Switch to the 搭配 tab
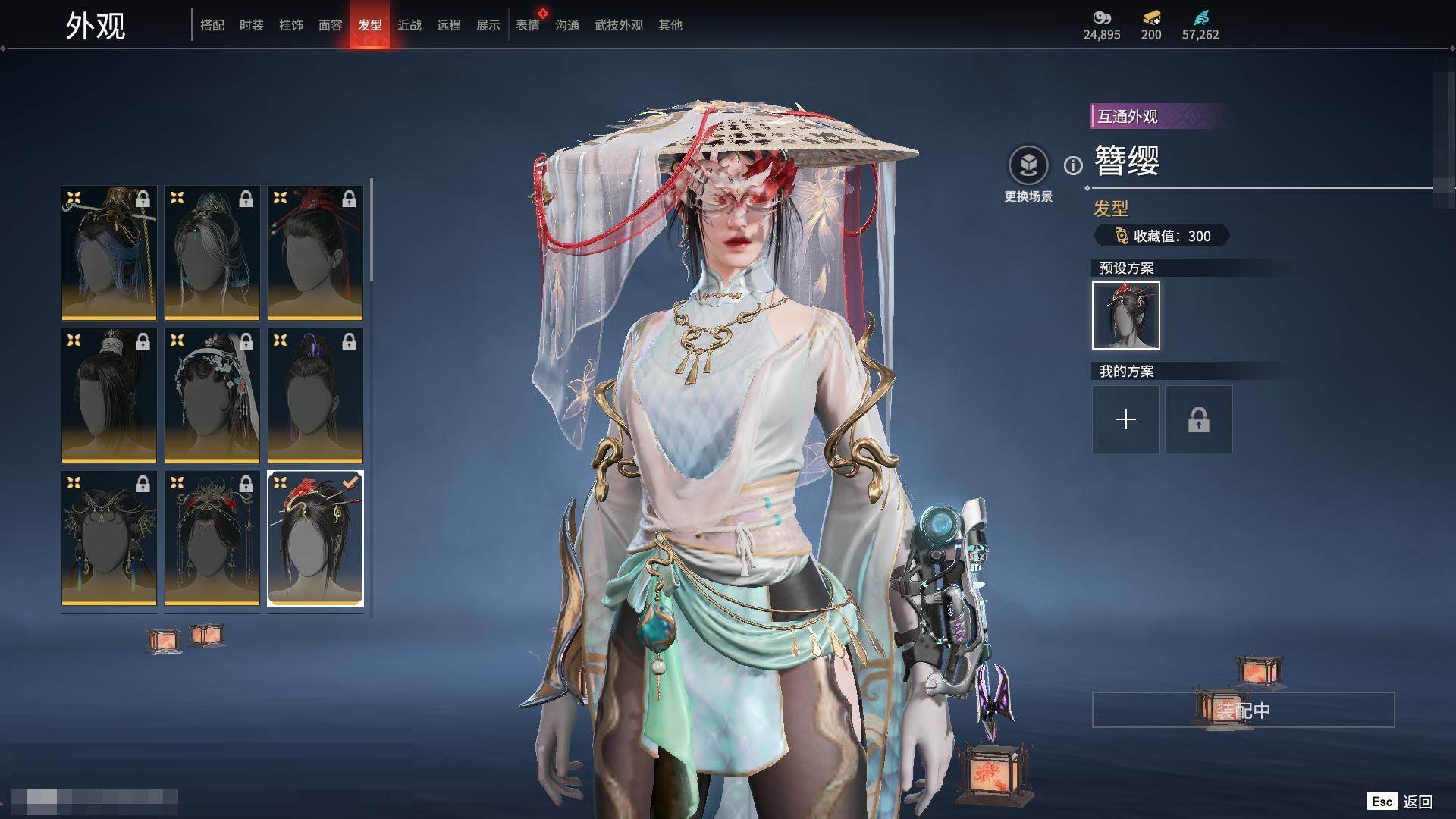Image resolution: width=1456 pixels, height=819 pixels. (x=212, y=25)
